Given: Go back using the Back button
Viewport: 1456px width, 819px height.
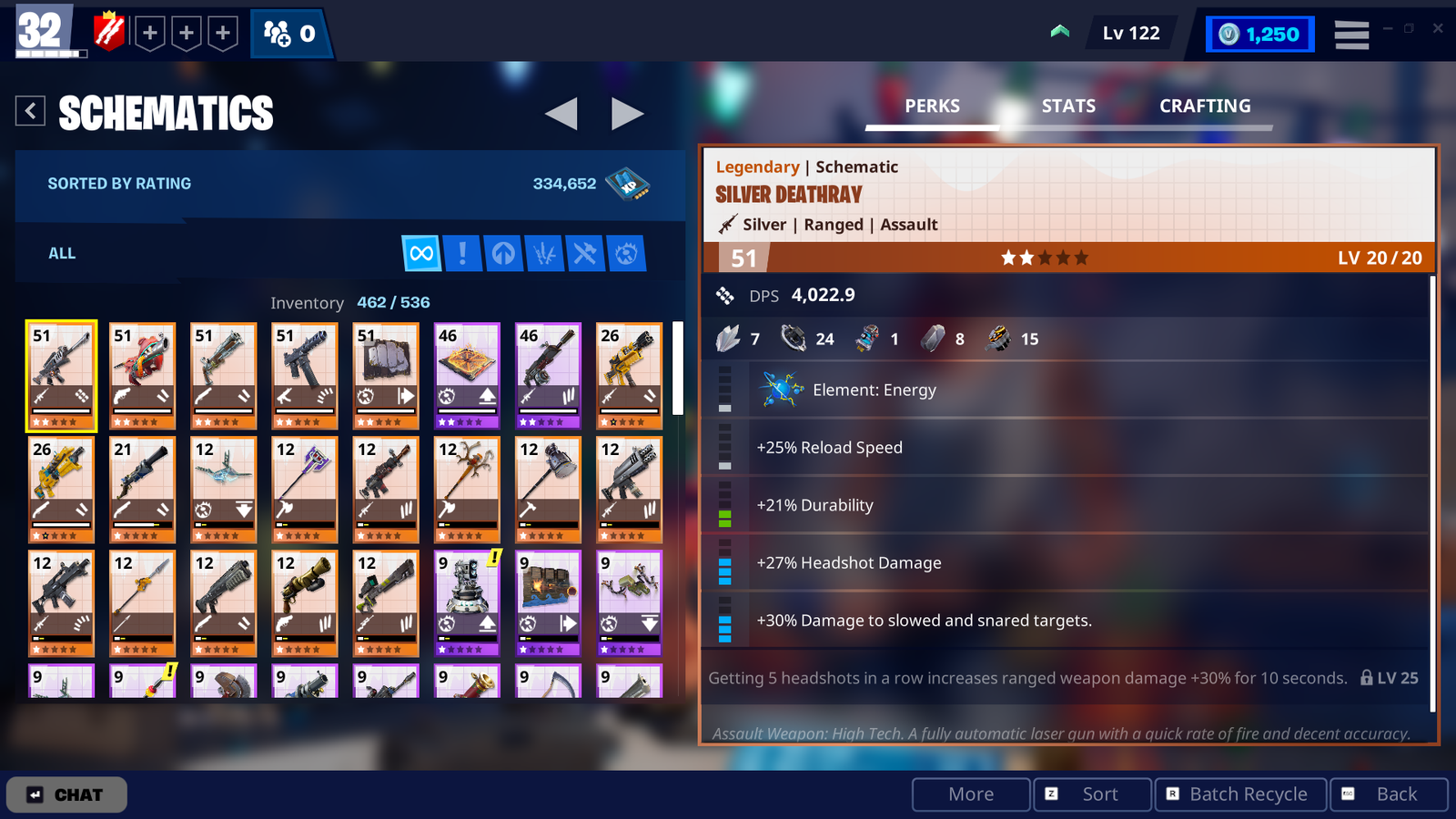Looking at the screenshot, I should click(1389, 794).
